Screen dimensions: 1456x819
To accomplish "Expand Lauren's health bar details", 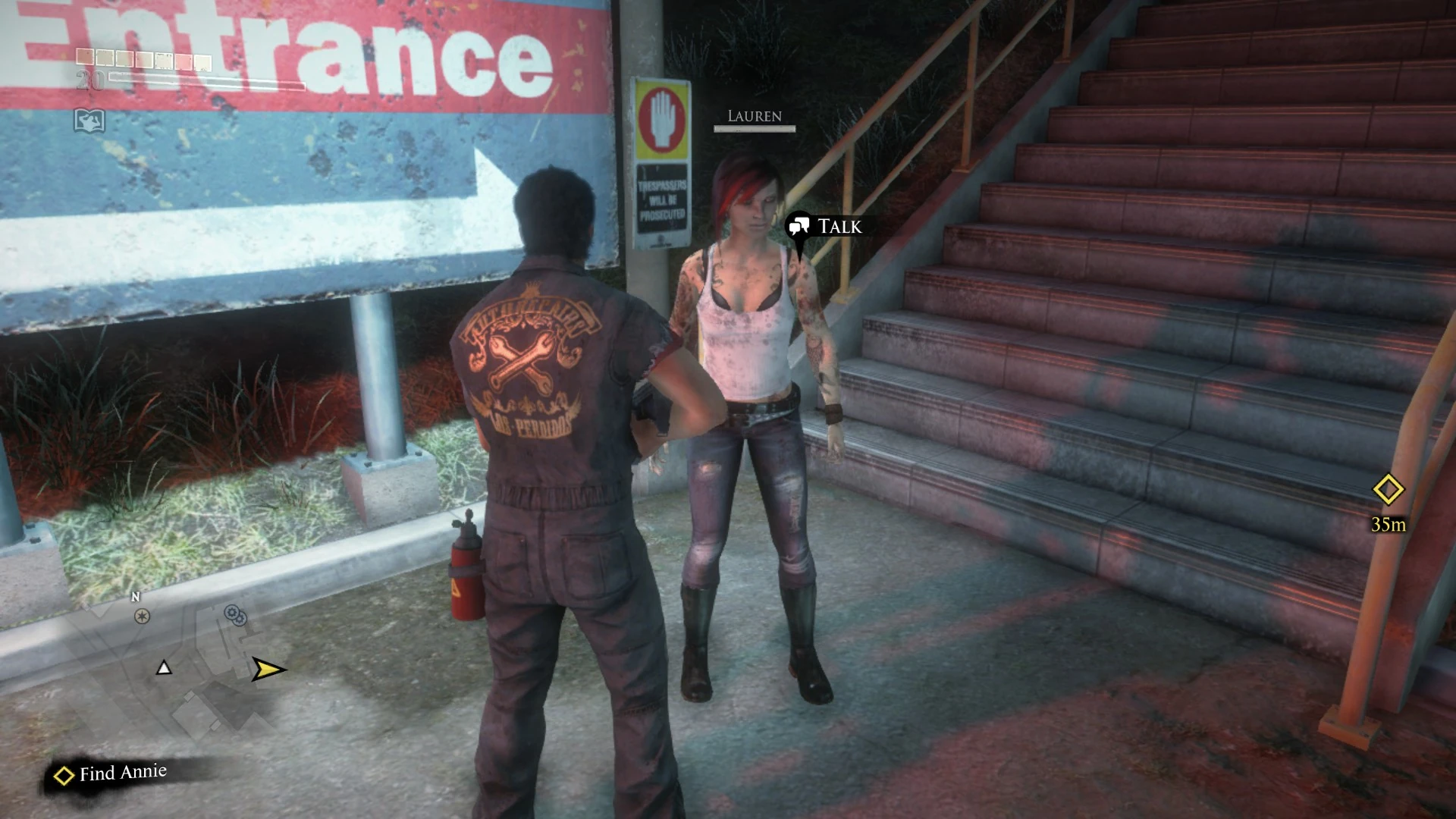I will [x=754, y=129].
